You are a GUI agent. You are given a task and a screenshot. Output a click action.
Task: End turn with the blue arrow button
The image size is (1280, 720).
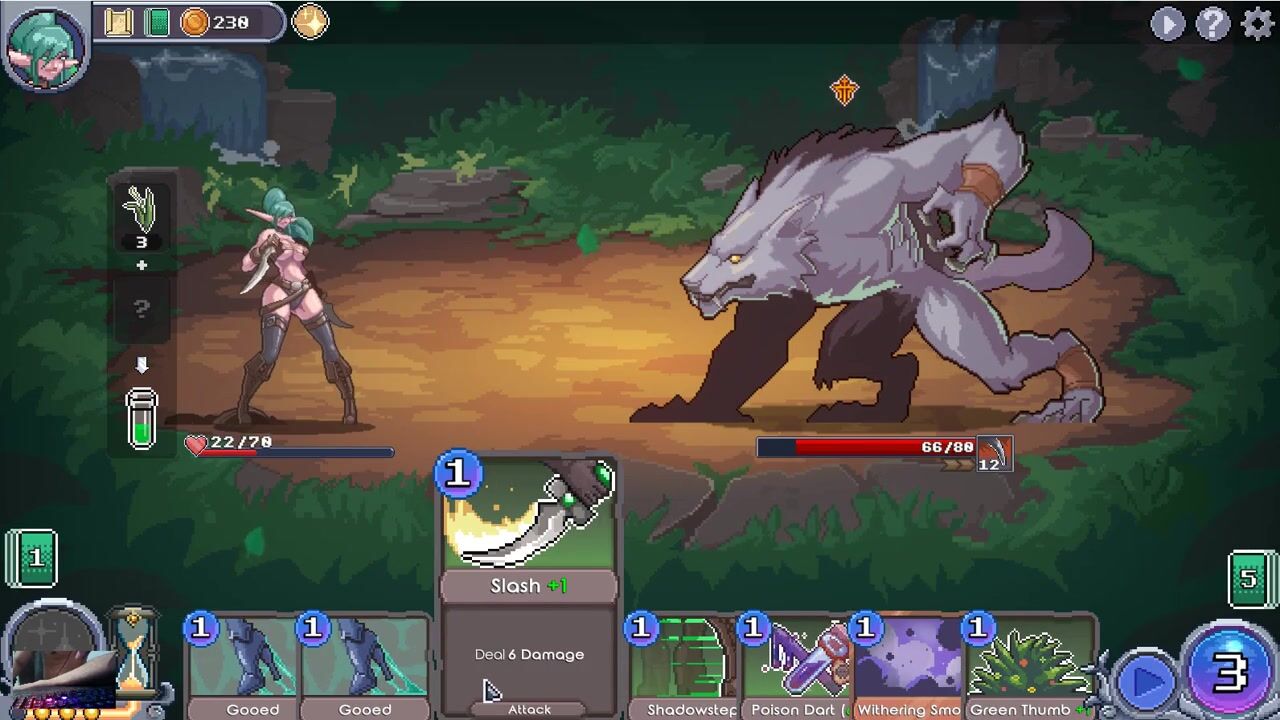[1146, 681]
